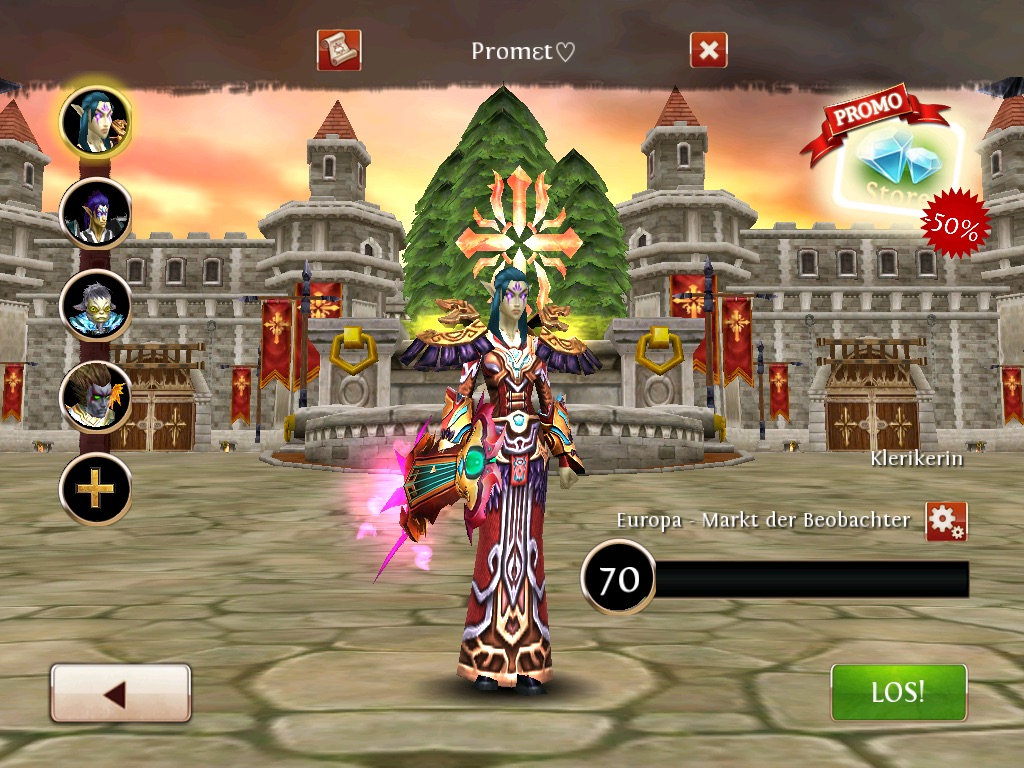
Task: Pick the grey-skinned goggled character portrait
Action: tap(95, 304)
